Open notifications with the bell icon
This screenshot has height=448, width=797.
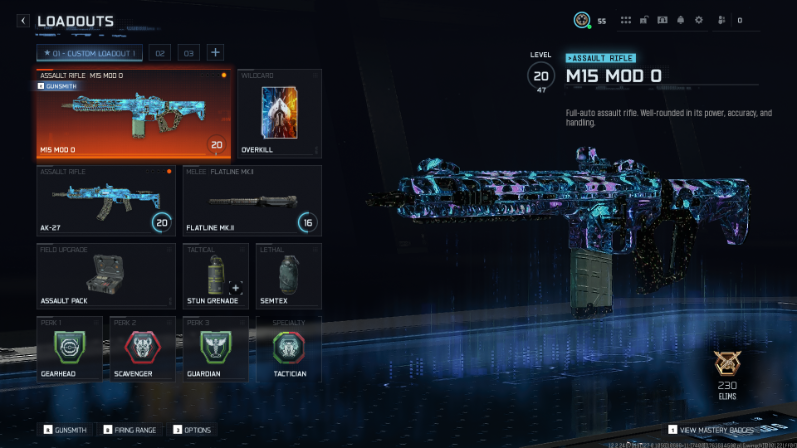[680, 20]
